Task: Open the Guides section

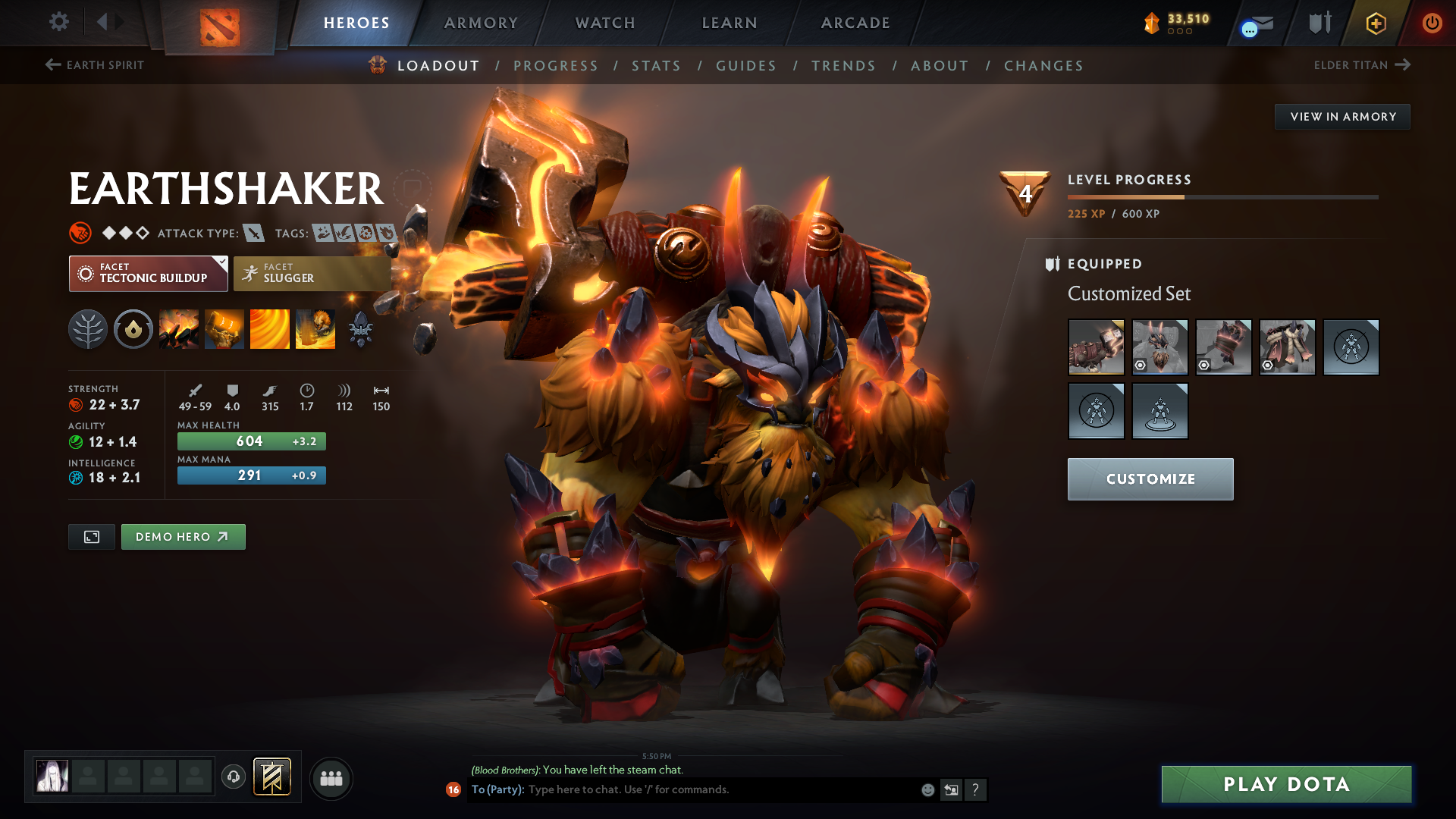Action: 746,66
